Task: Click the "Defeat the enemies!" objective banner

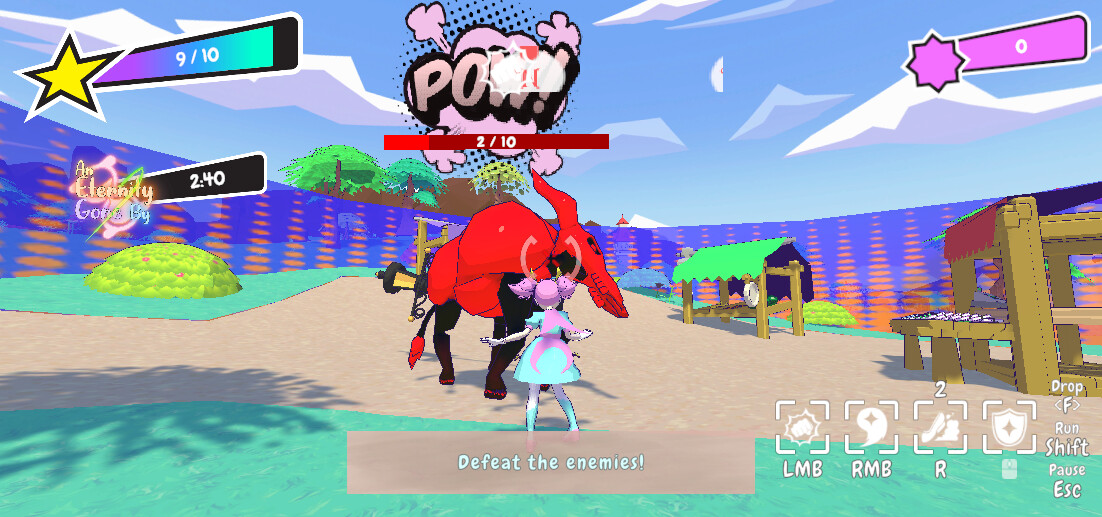Action: pyautogui.click(x=551, y=462)
